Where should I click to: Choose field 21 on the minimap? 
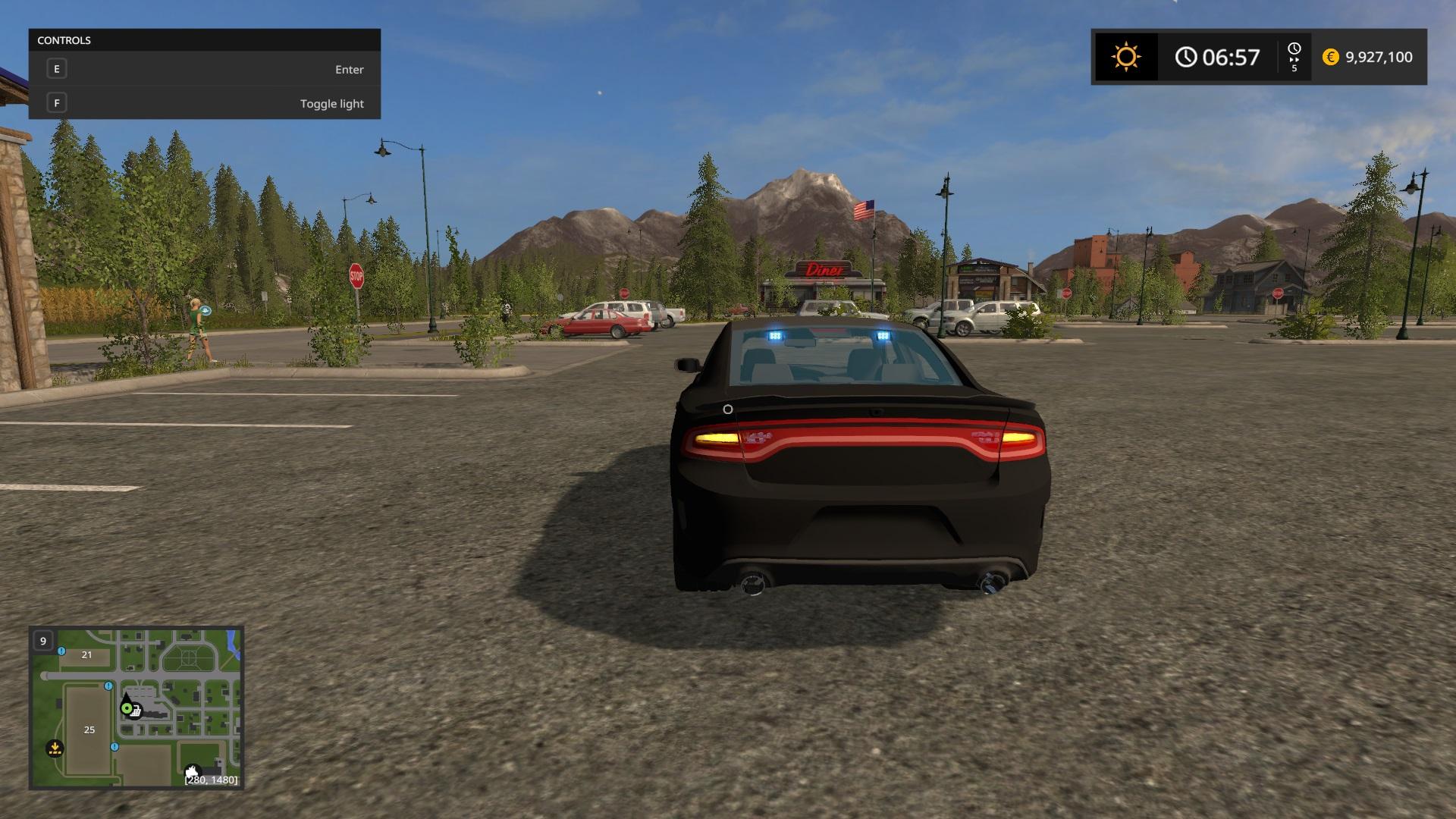point(86,655)
